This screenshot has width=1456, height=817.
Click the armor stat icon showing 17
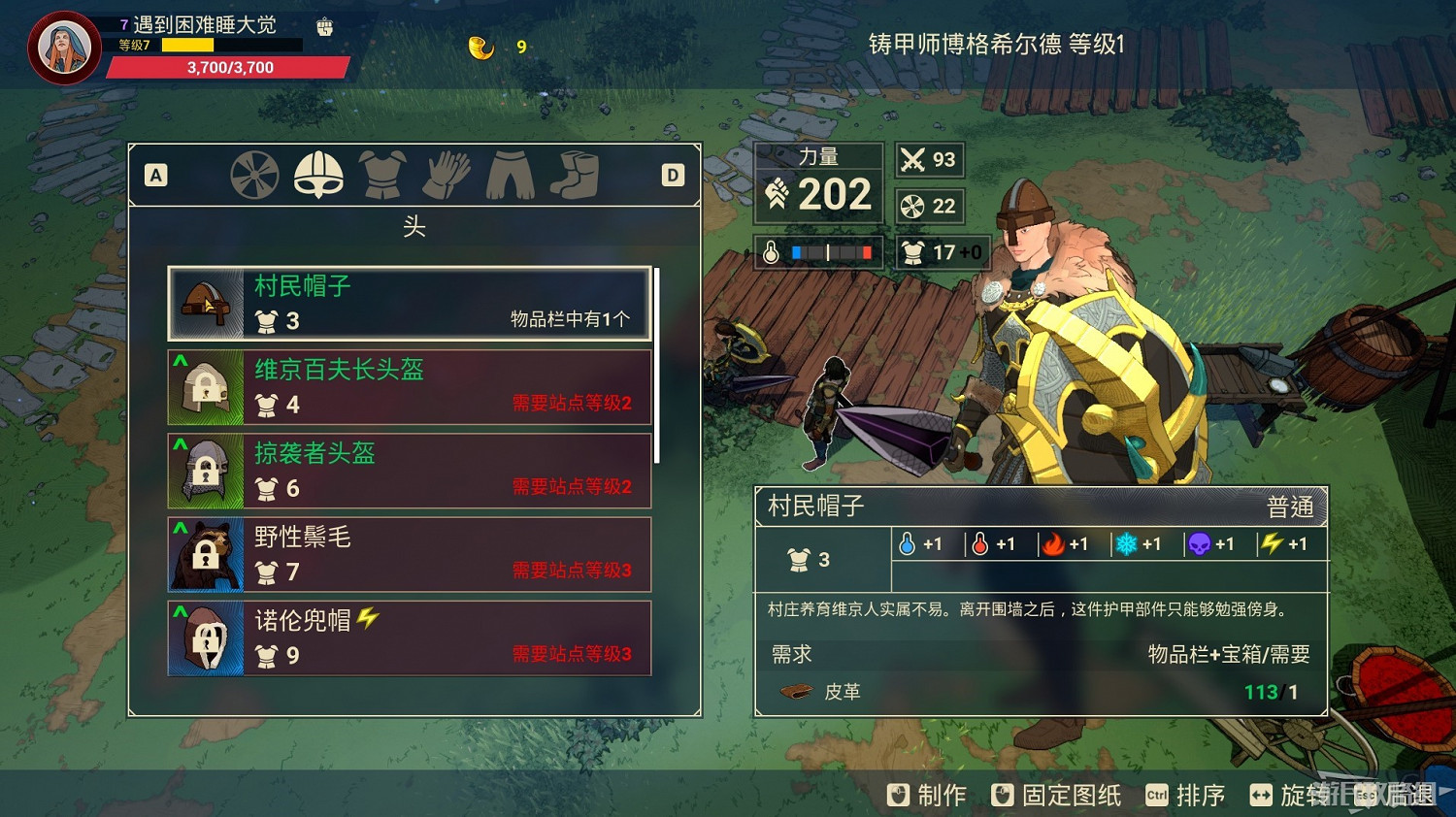pos(913,252)
